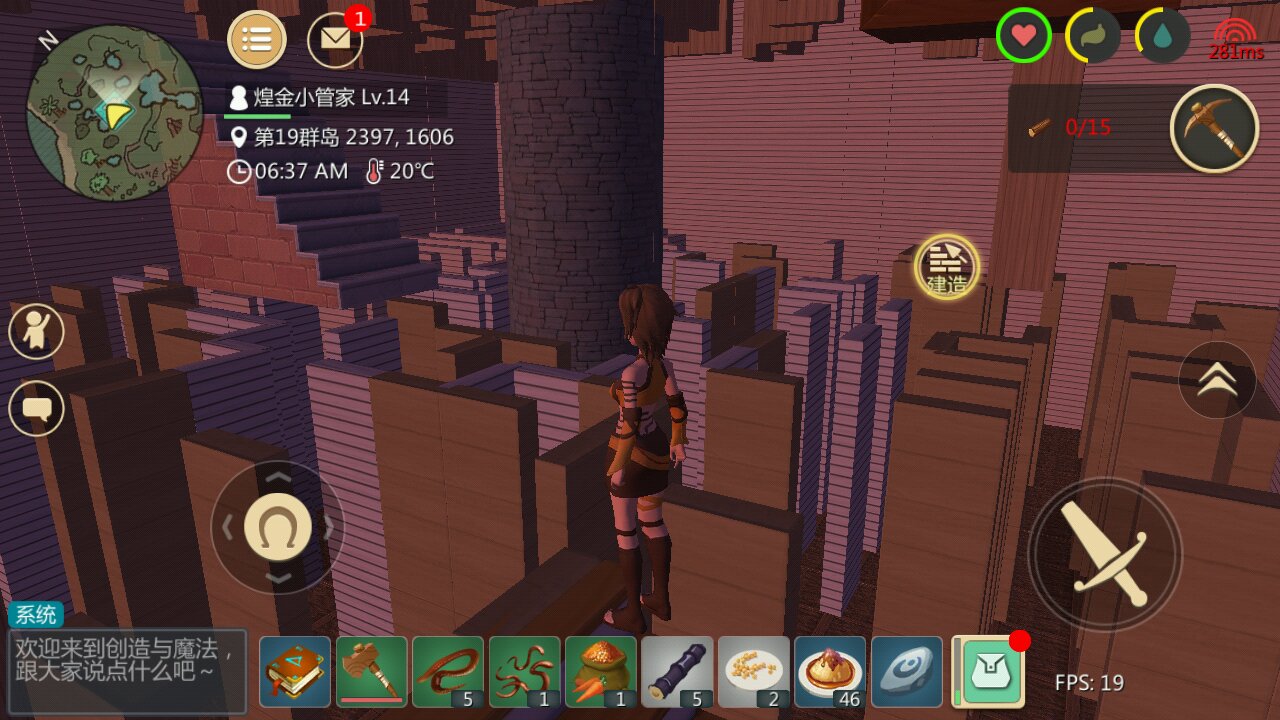Tap the circular minimap

[x=114, y=113]
